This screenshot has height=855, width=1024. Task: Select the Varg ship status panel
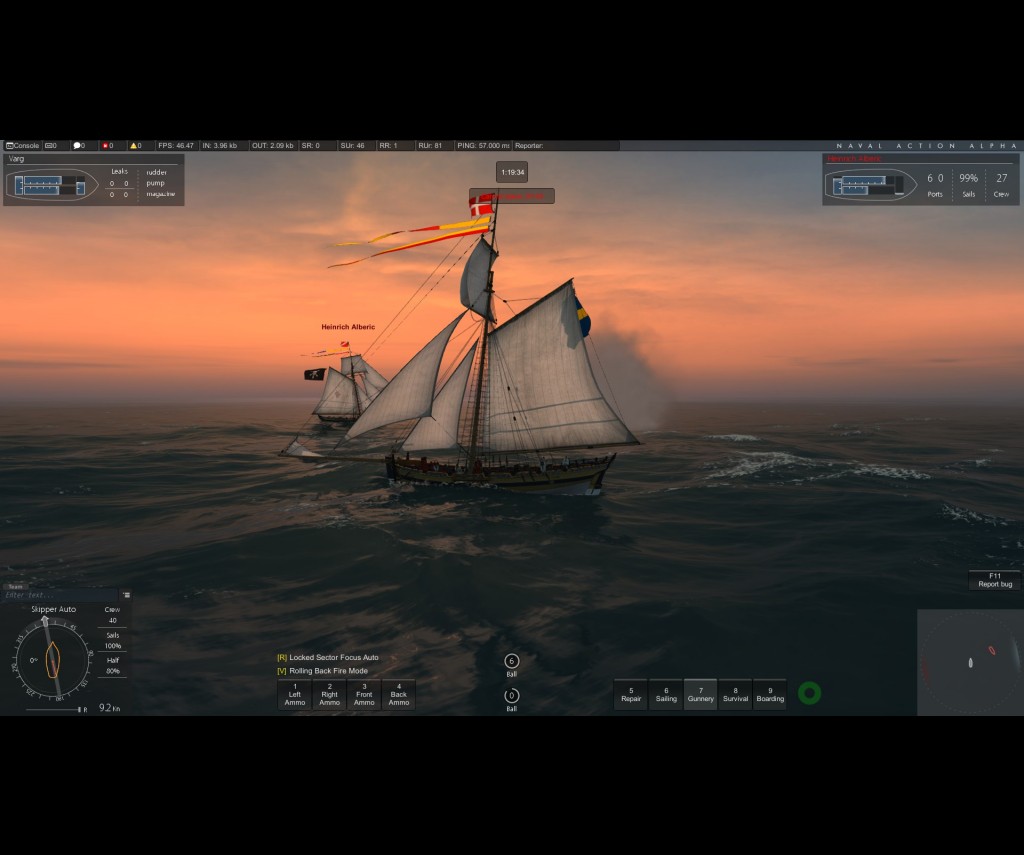coord(93,179)
